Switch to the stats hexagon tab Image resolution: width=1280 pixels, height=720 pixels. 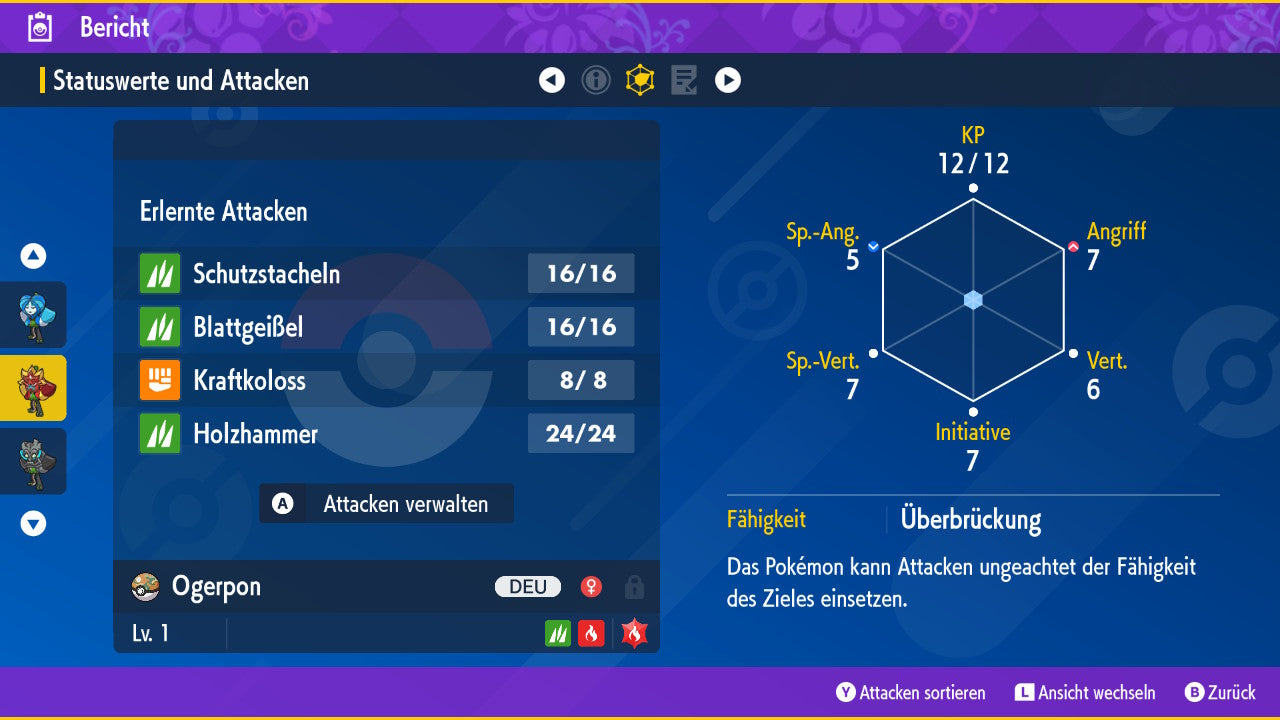[640, 80]
